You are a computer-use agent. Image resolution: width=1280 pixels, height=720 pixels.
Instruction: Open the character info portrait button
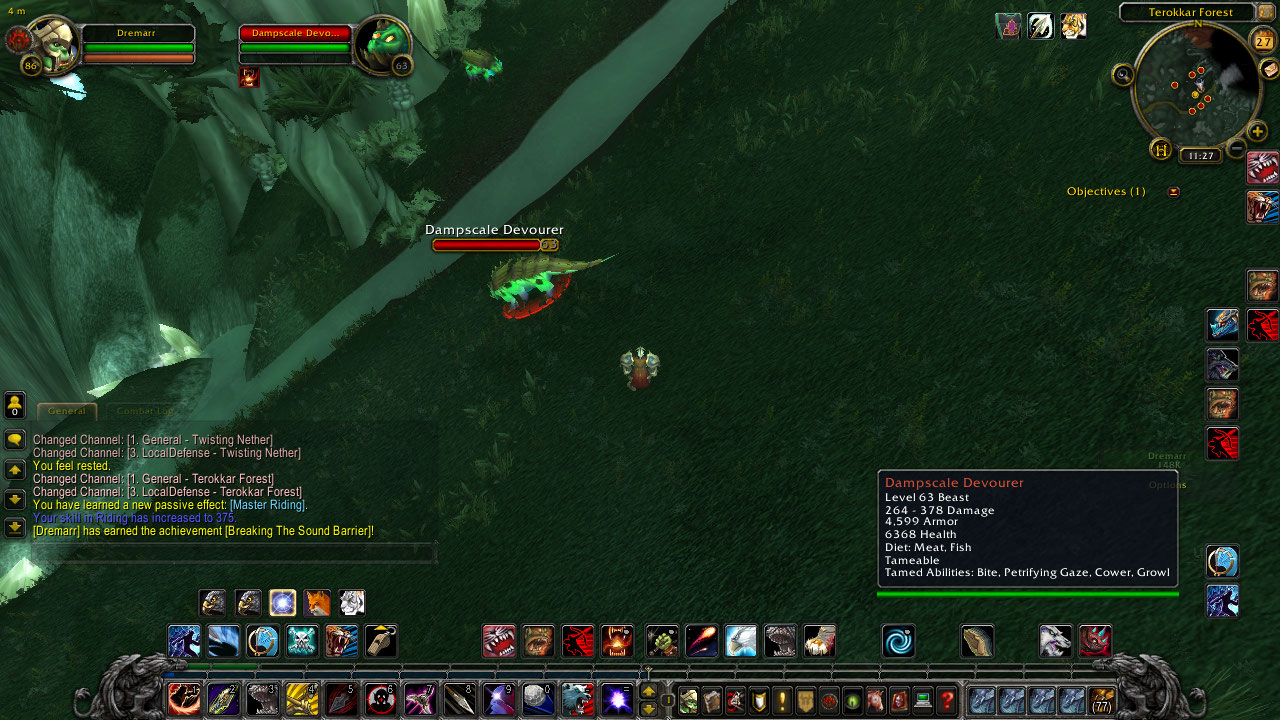click(688, 700)
